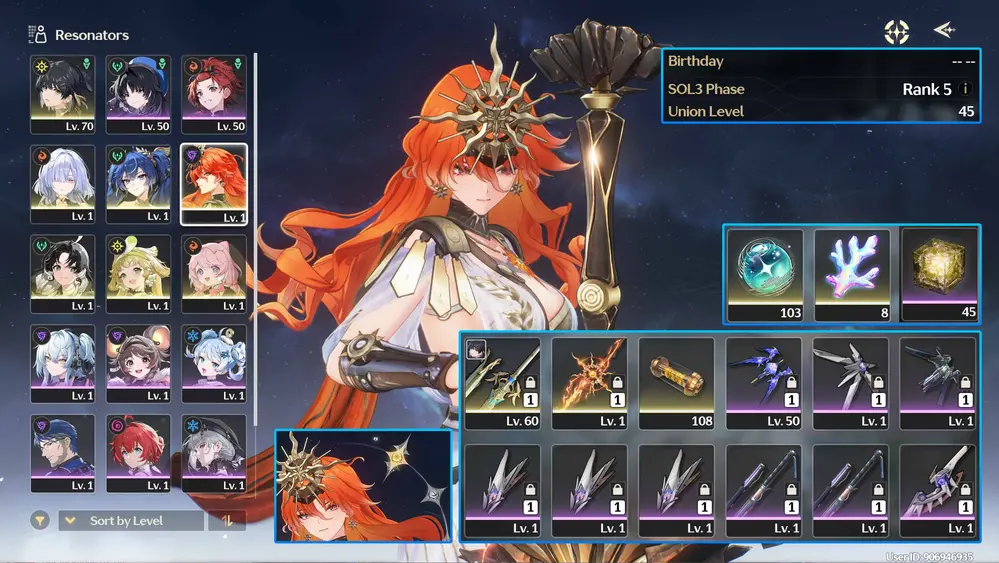Pick the Lv. 50 purple gauntlets weapon
Image resolution: width=999 pixels, height=563 pixels.
[x=764, y=383]
